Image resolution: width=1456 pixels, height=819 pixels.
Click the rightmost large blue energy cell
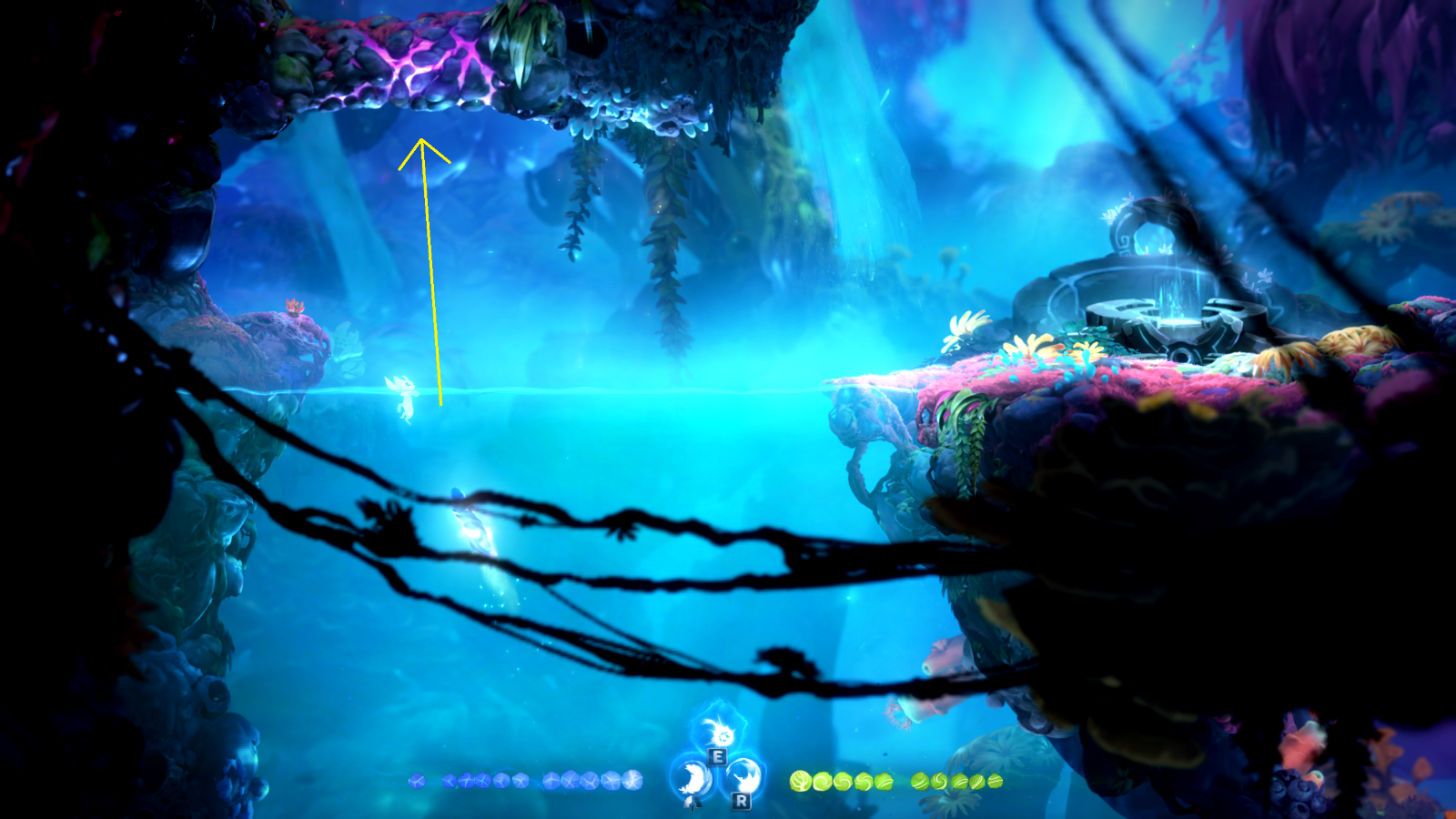click(634, 781)
